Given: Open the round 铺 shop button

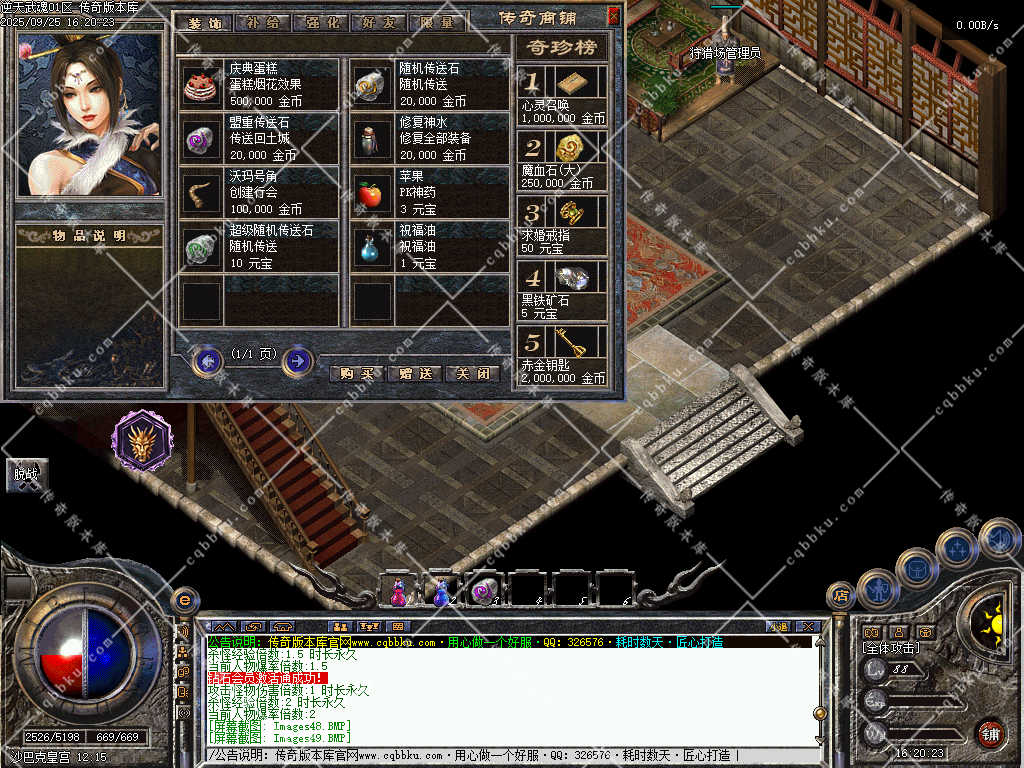Looking at the screenshot, I should 989,733.
